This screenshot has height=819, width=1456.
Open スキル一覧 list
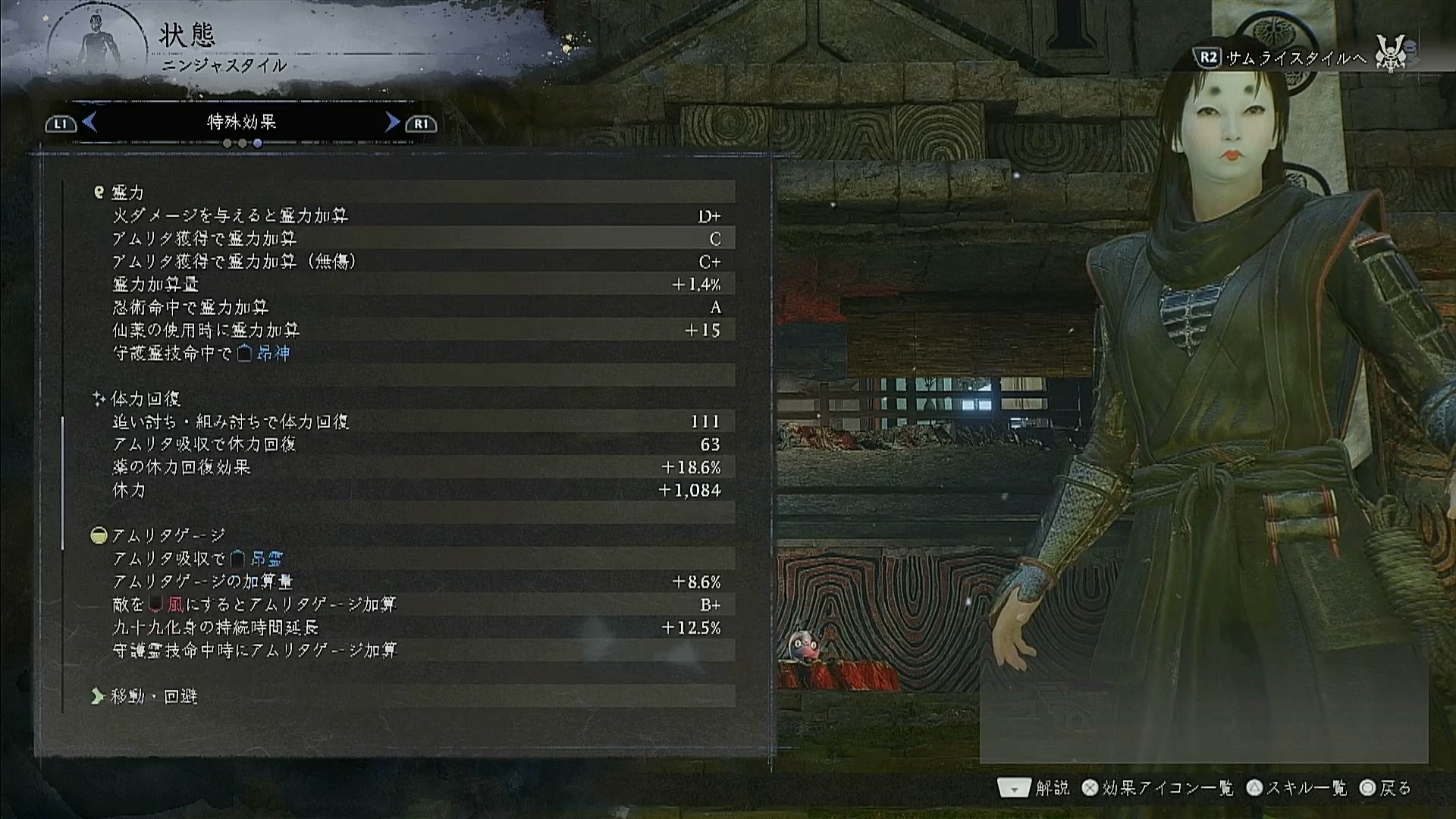[1297, 789]
